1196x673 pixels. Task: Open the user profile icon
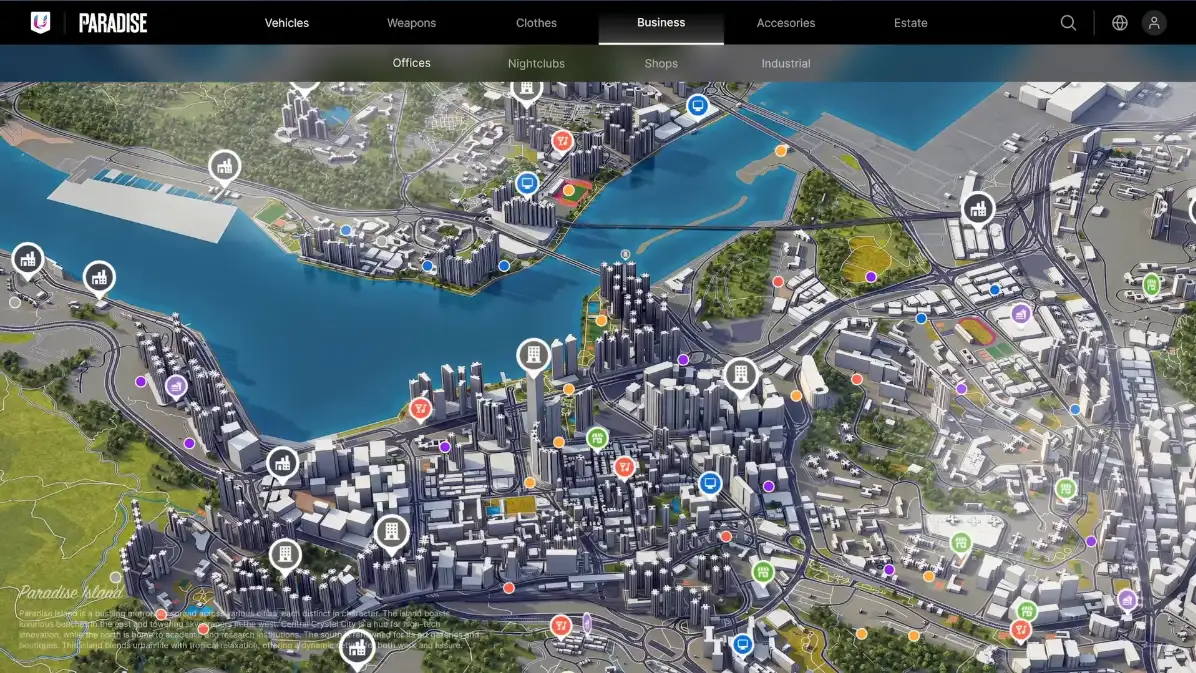pyautogui.click(x=1154, y=23)
